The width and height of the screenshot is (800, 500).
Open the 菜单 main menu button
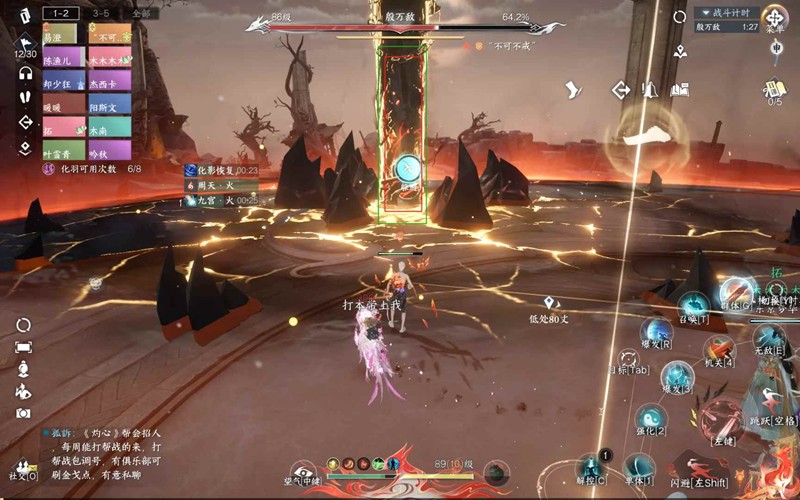pyautogui.click(x=774, y=17)
